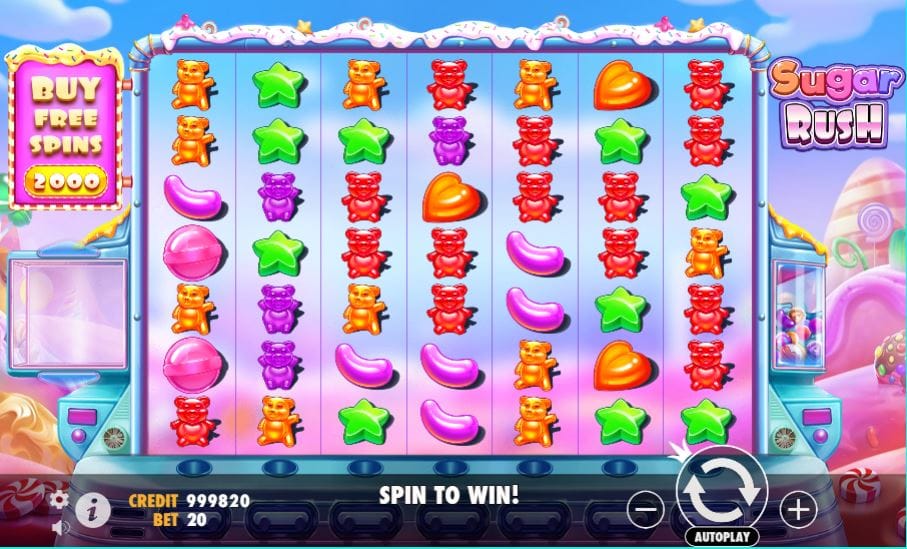Open the game info page
This screenshot has width=907, height=549.
tap(93, 510)
